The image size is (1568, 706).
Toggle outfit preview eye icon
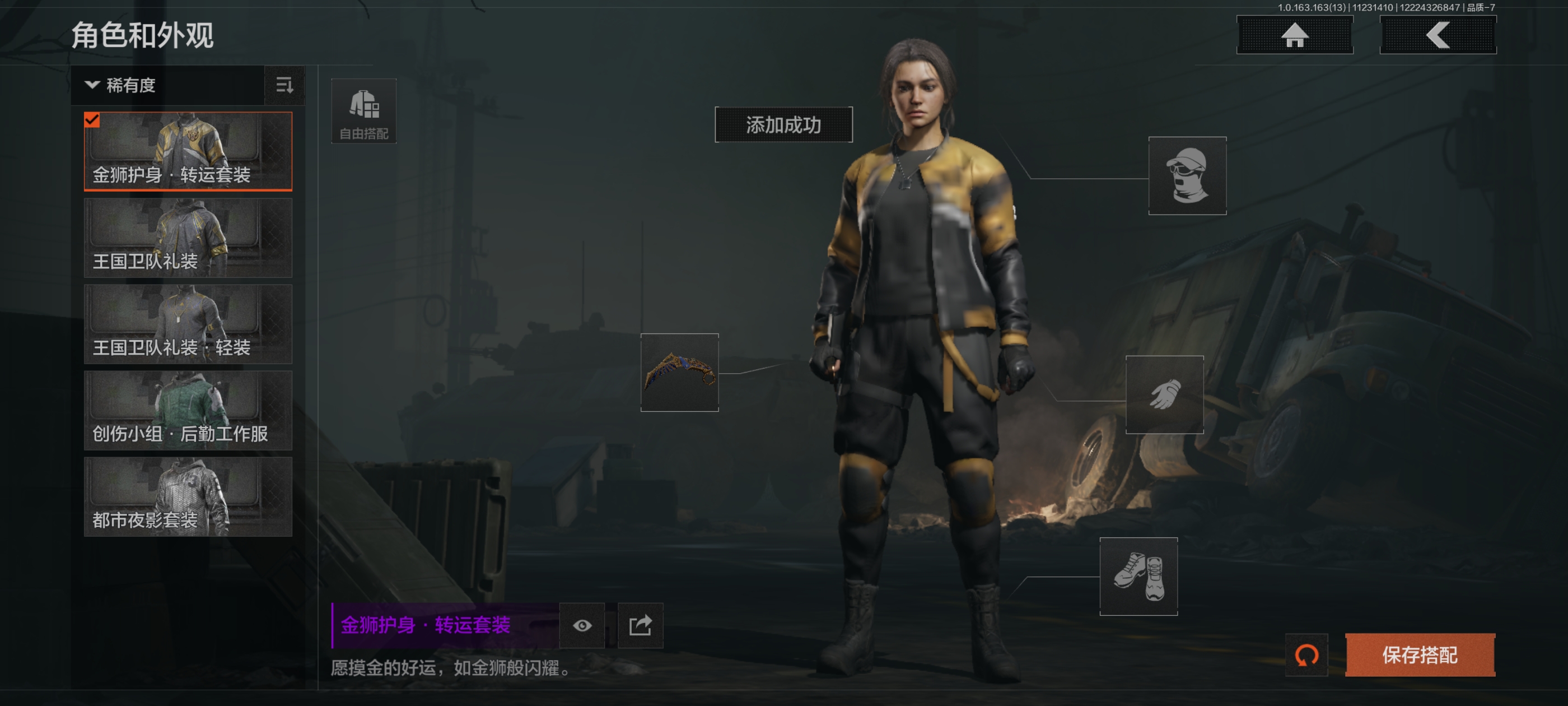click(x=582, y=625)
